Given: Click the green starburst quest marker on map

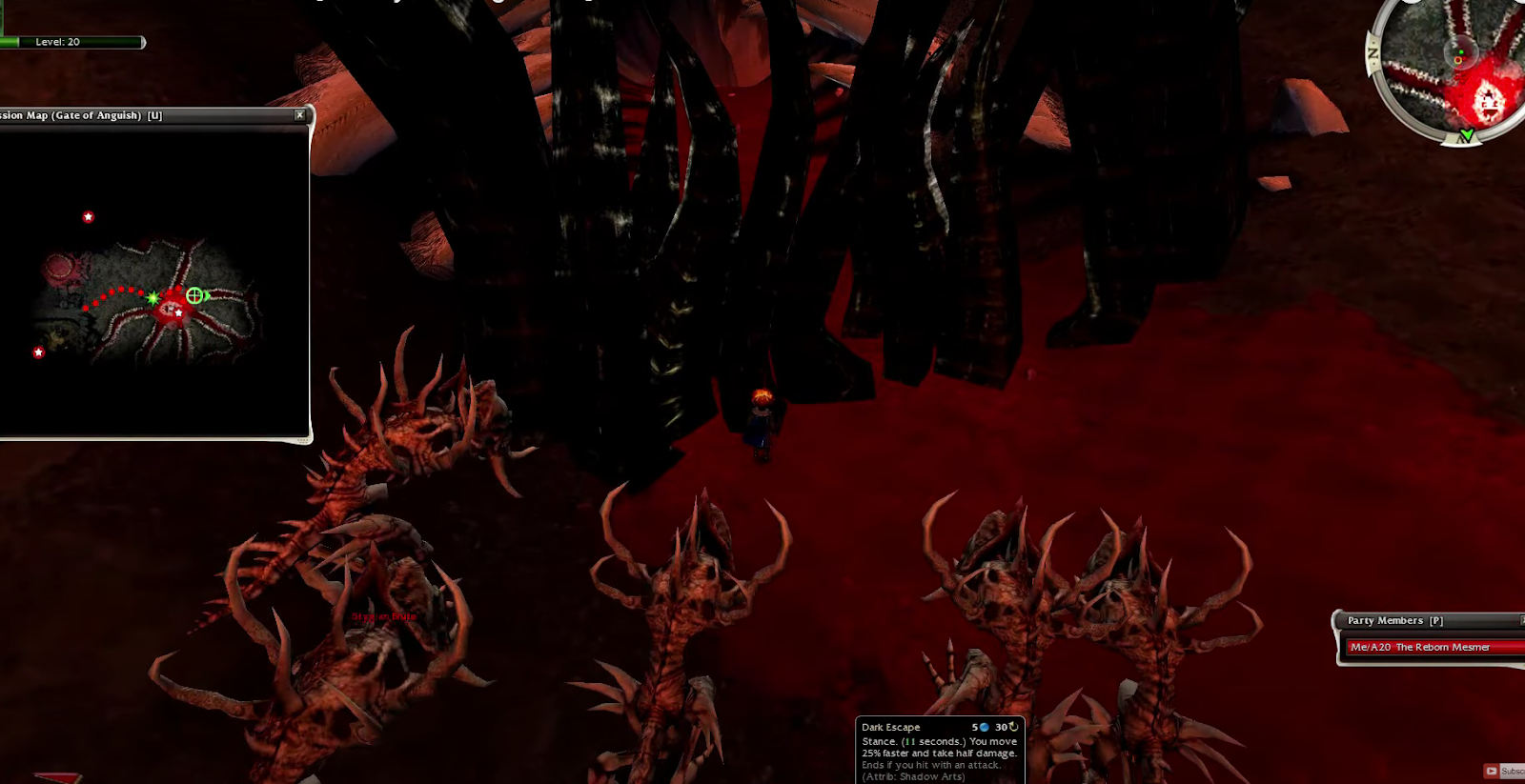Looking at the screenshot, I should tap(152, 297).
